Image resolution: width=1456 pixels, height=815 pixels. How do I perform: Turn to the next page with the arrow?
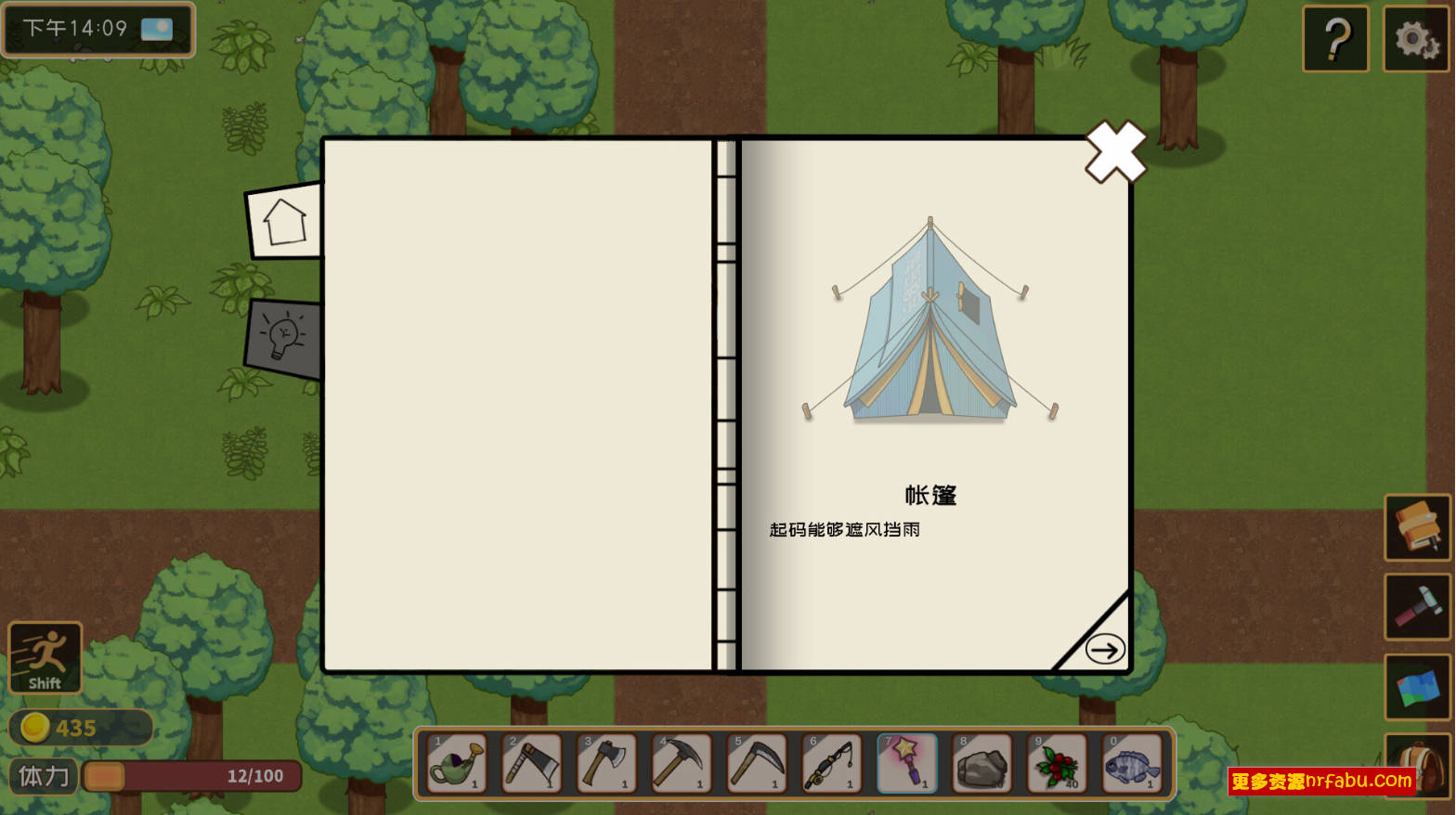point(1104,650)
